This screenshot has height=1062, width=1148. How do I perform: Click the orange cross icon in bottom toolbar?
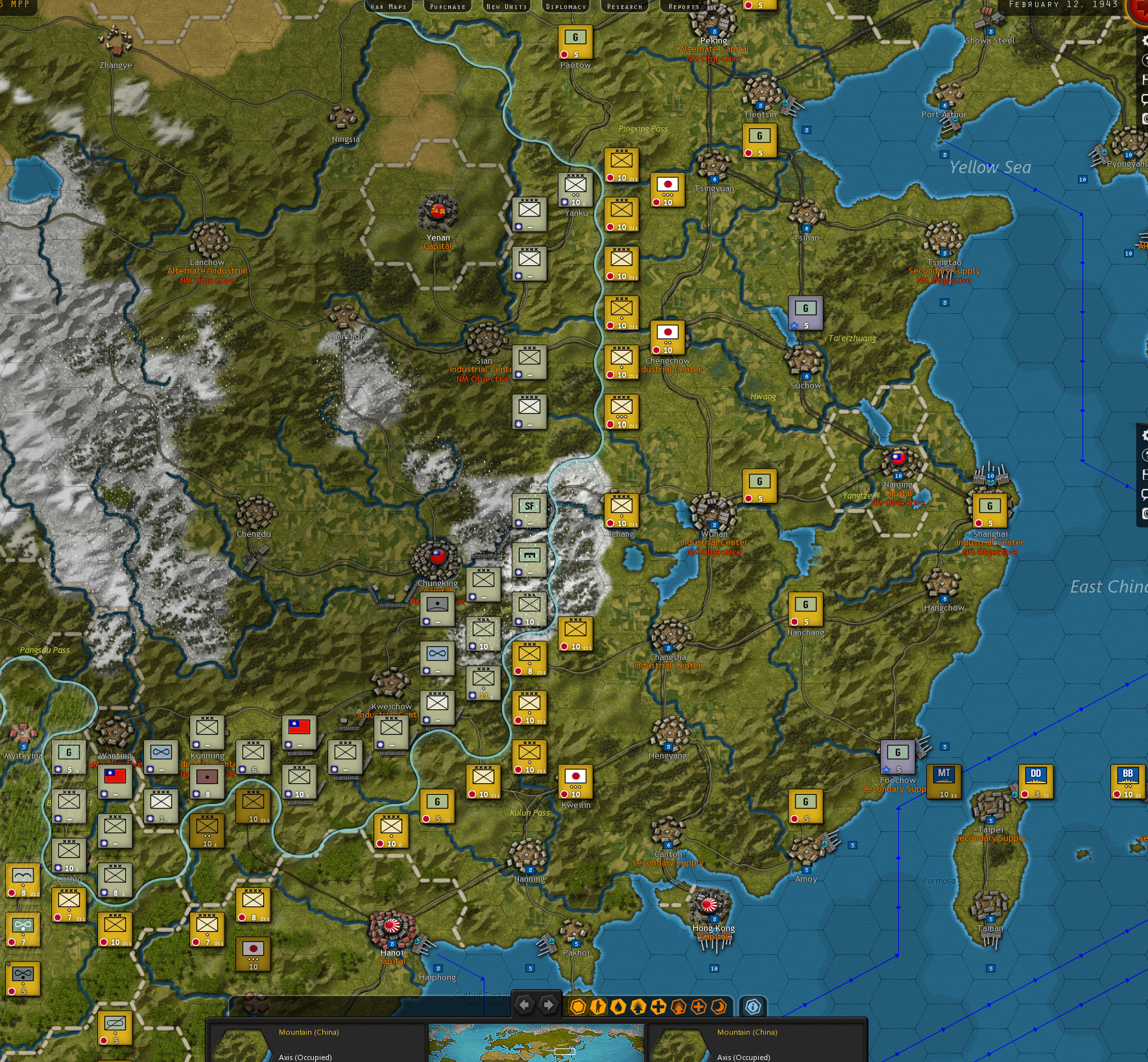click(x=698, y=1006)
